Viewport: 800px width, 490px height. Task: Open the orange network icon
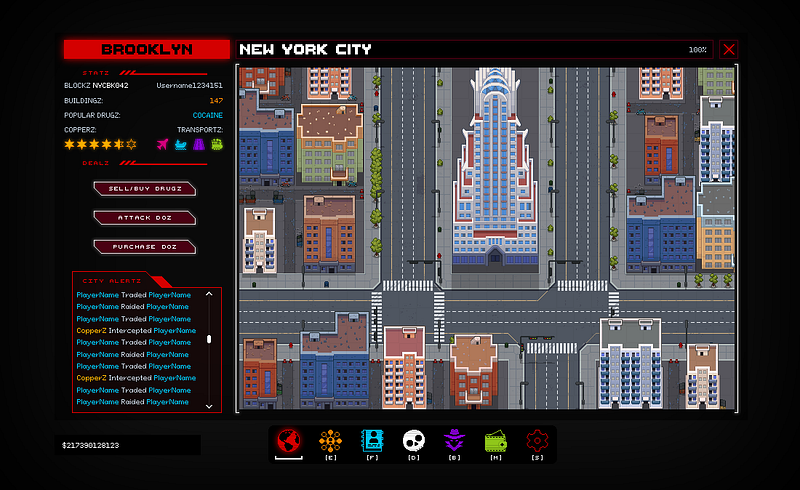click(x=331, y=441)
